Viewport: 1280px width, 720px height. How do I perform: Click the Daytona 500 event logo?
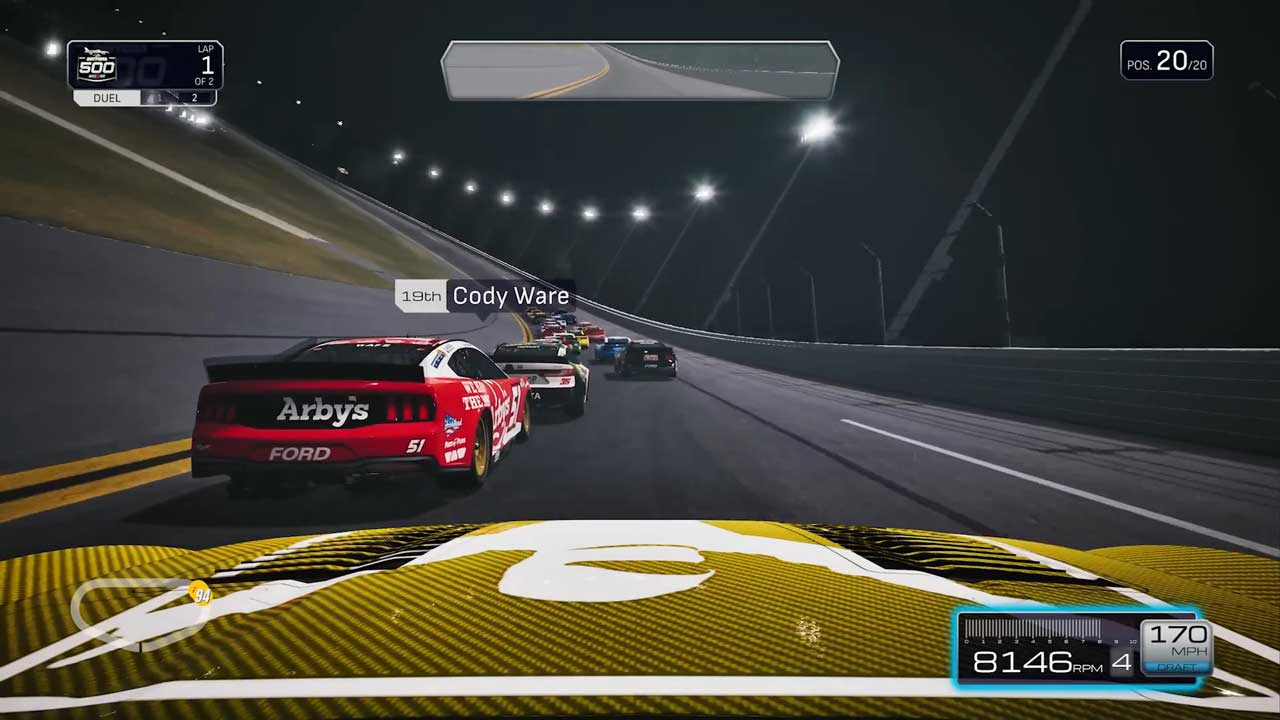point(97,66)
